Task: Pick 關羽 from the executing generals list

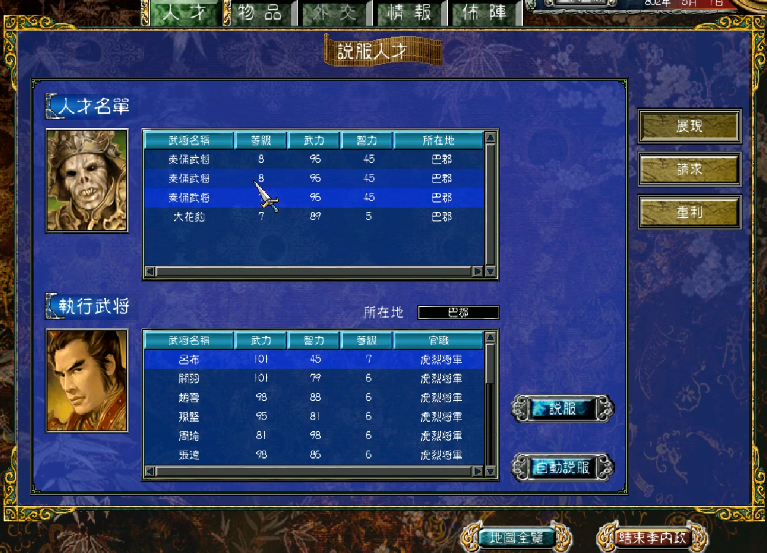Action: click(x=188, y=378)
